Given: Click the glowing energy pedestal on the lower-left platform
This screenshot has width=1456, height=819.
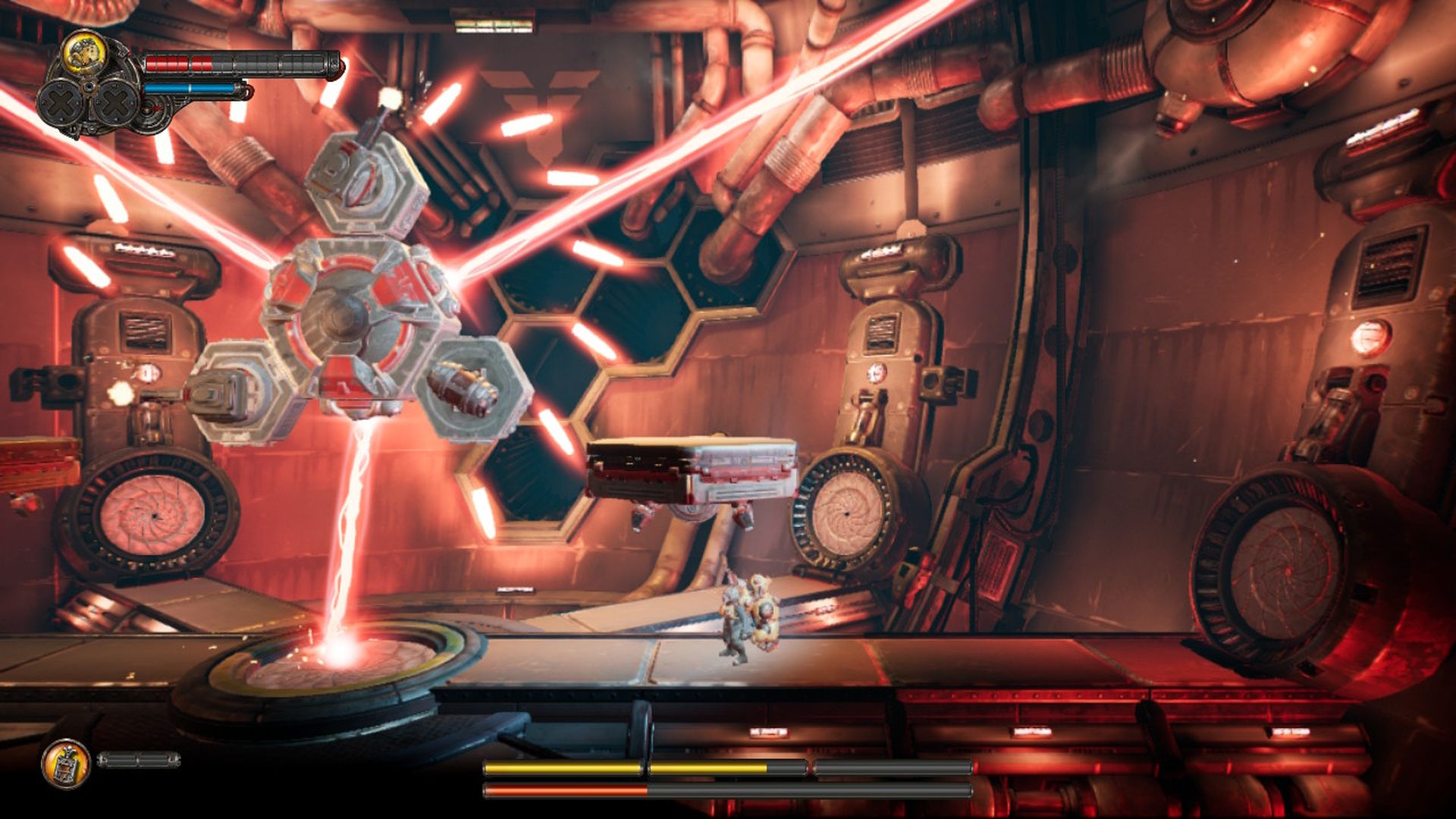Looking at the screenshot, I should [x=326, y=660].
